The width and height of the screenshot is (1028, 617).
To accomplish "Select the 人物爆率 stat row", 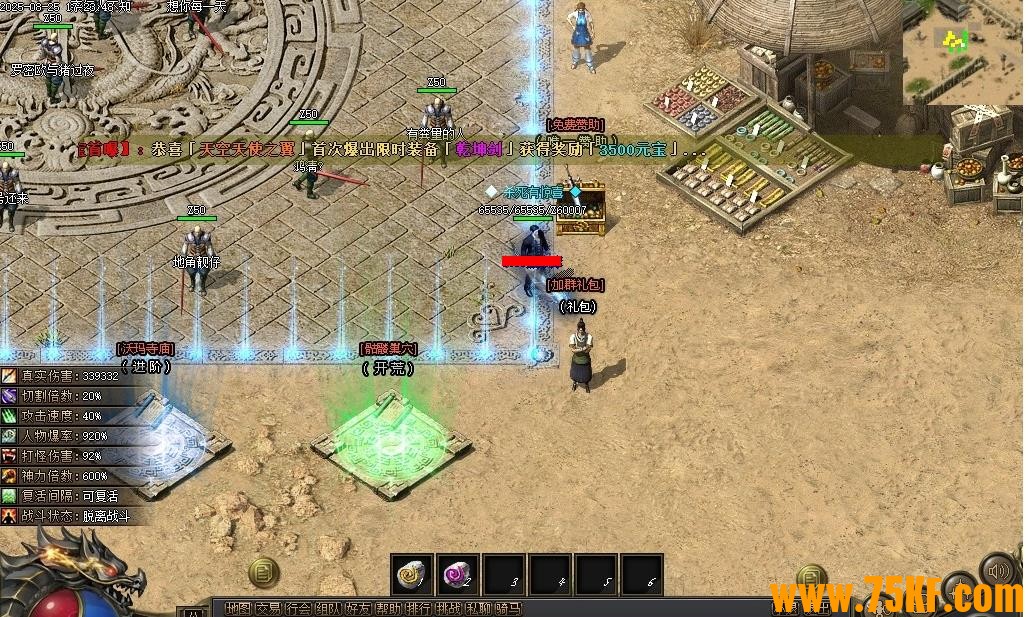I will coord(64,436).
